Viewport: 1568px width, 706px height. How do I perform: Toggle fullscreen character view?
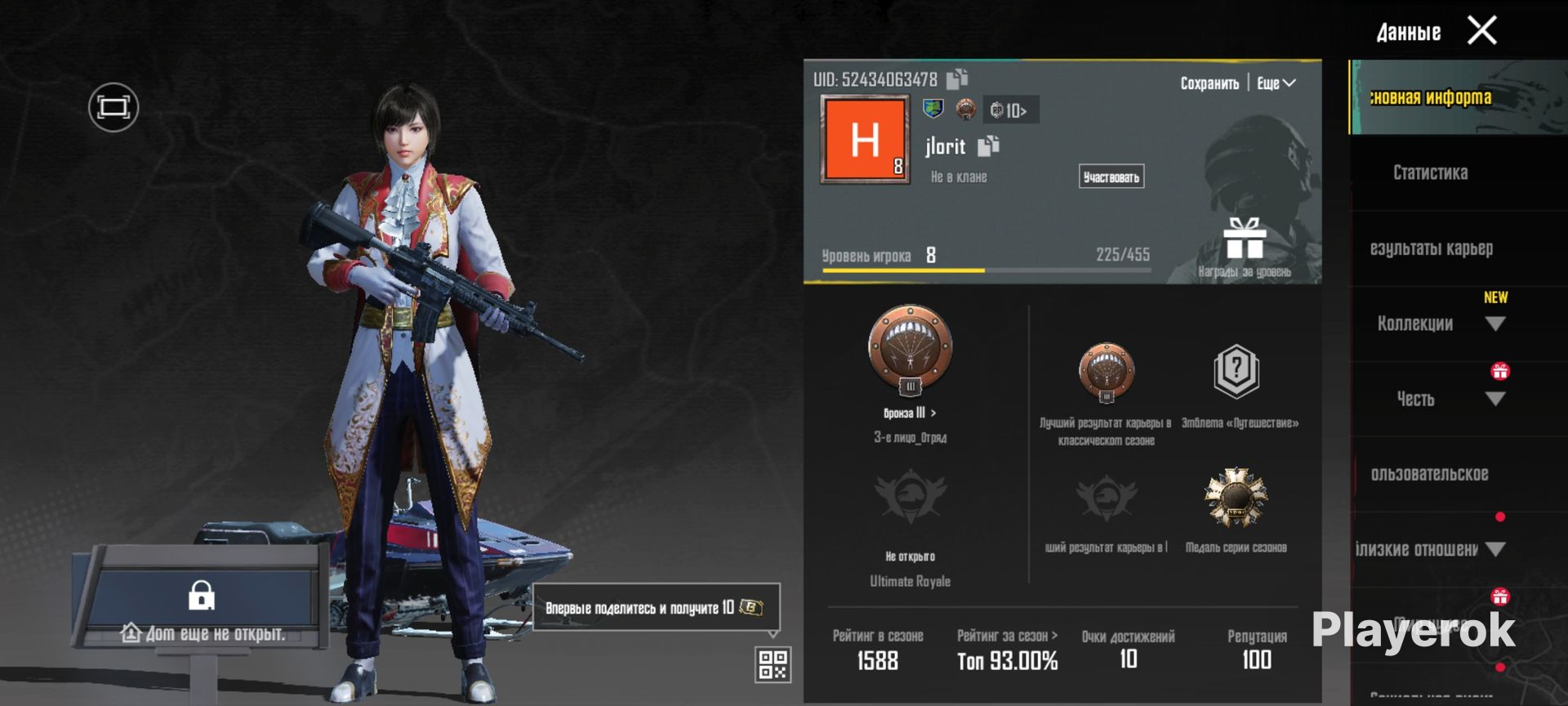pyautogui.click(x=114, y=107)
